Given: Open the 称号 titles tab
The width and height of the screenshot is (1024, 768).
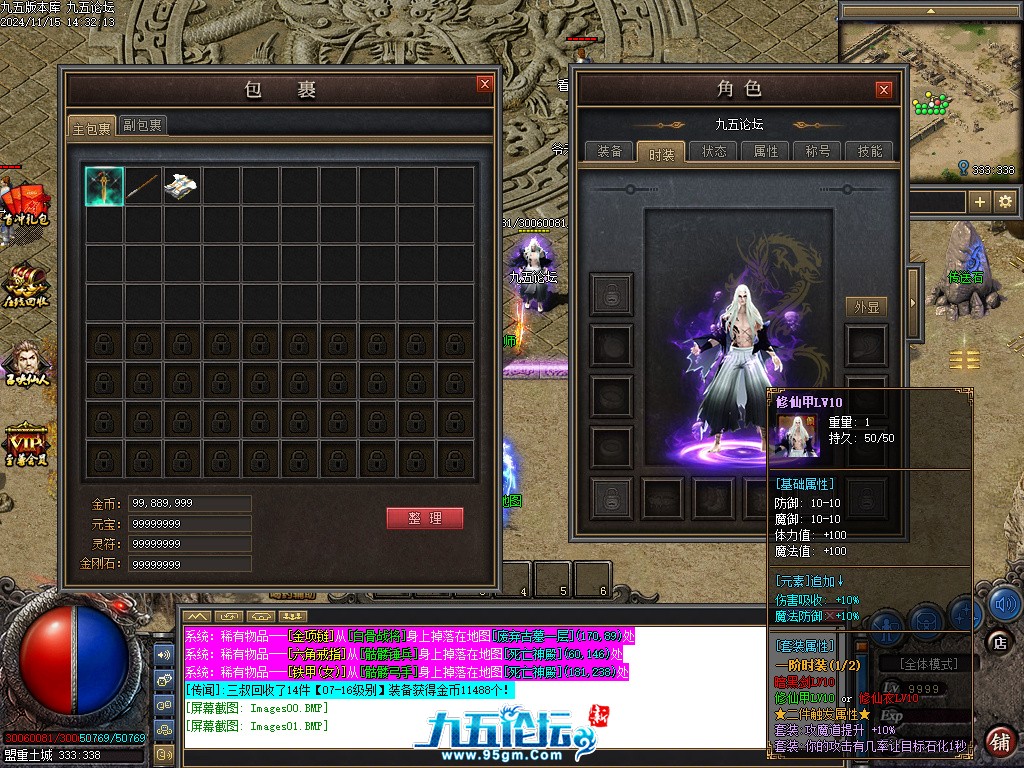Looking at the screenshot, I should 818,151.
